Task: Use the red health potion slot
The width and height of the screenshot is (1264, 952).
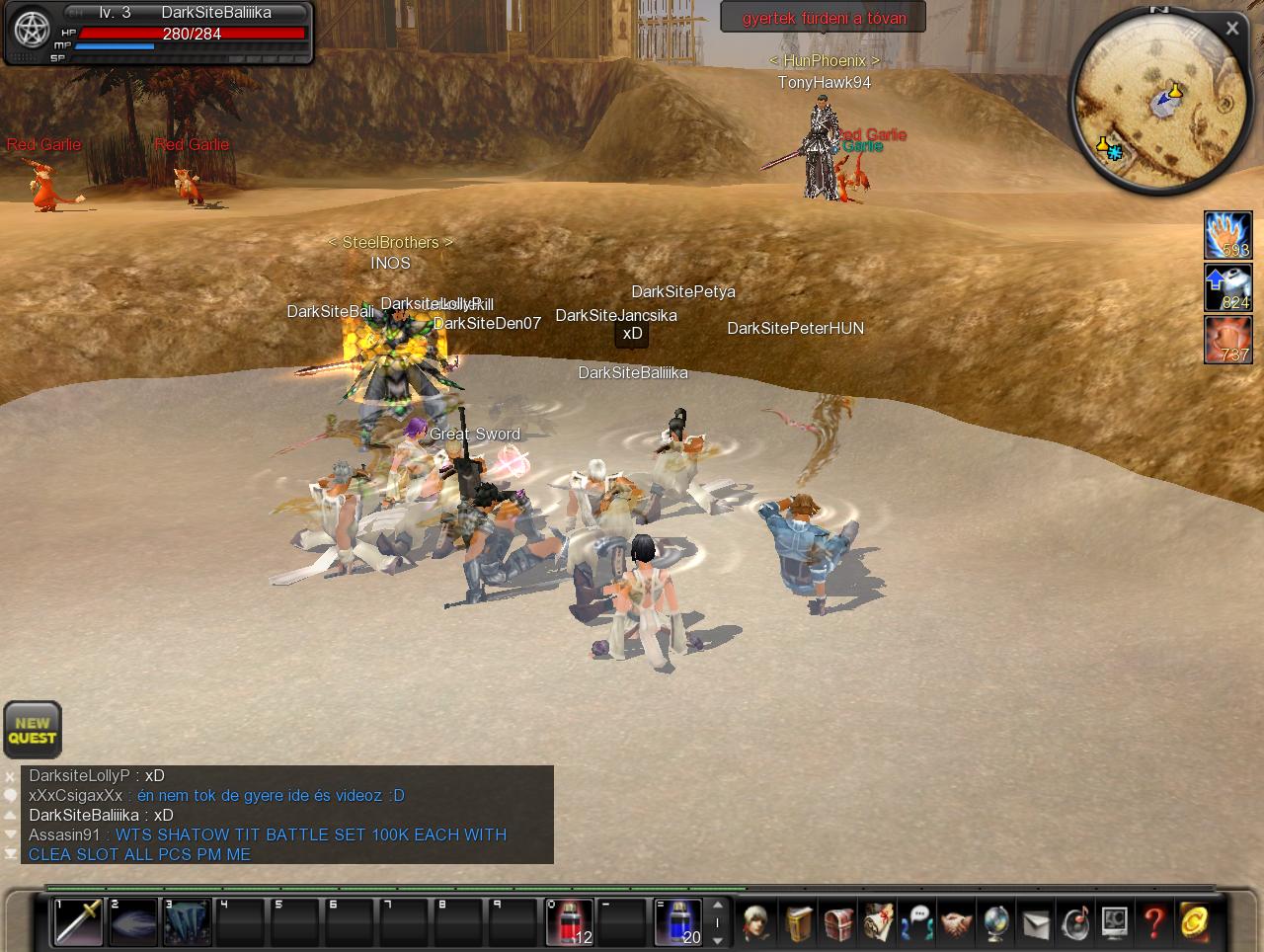Action: [570, 921]
